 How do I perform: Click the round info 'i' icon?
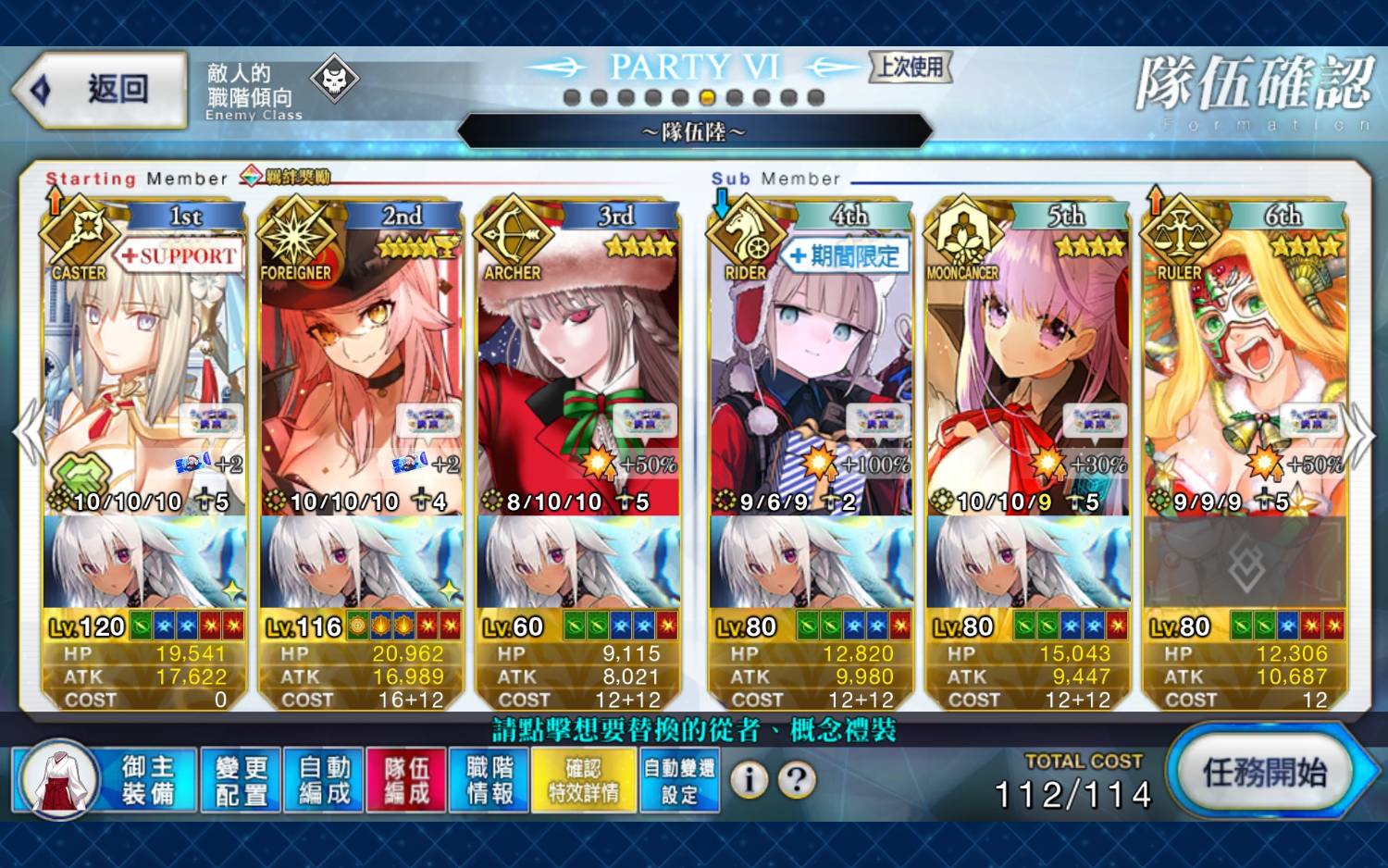tap(750, 780)
